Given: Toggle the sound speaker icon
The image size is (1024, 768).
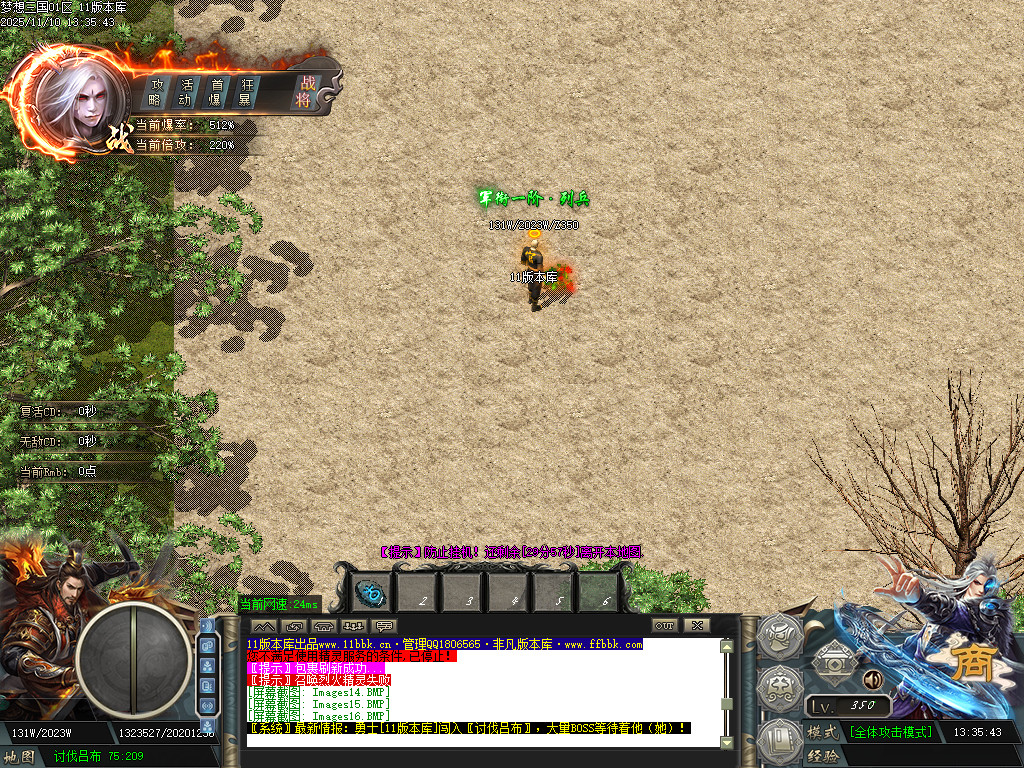Looking at the screenshot, I should pos(872,680).
